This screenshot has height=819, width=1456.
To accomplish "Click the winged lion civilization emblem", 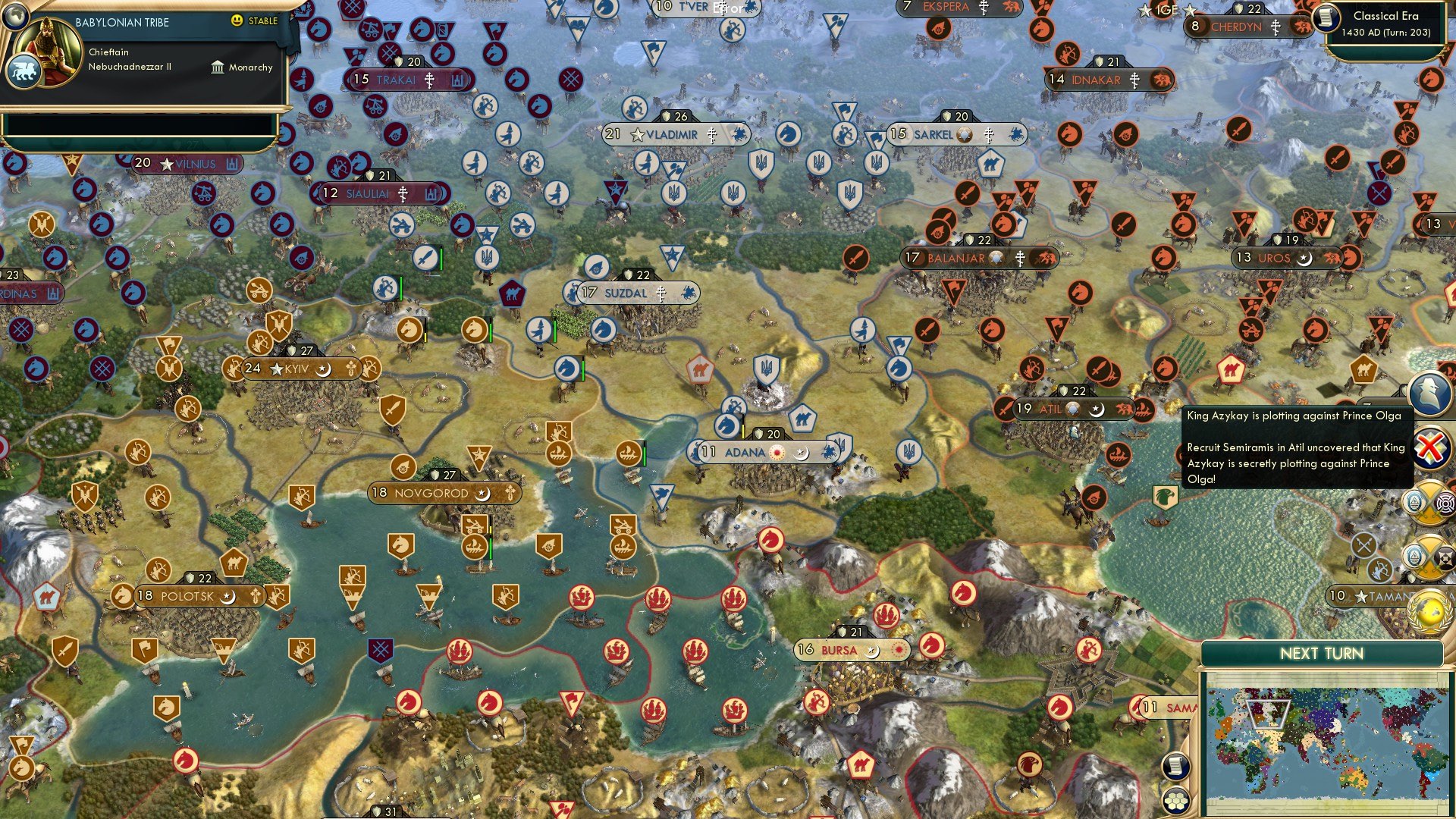I will pyautogui.click(x=23, y=72).
